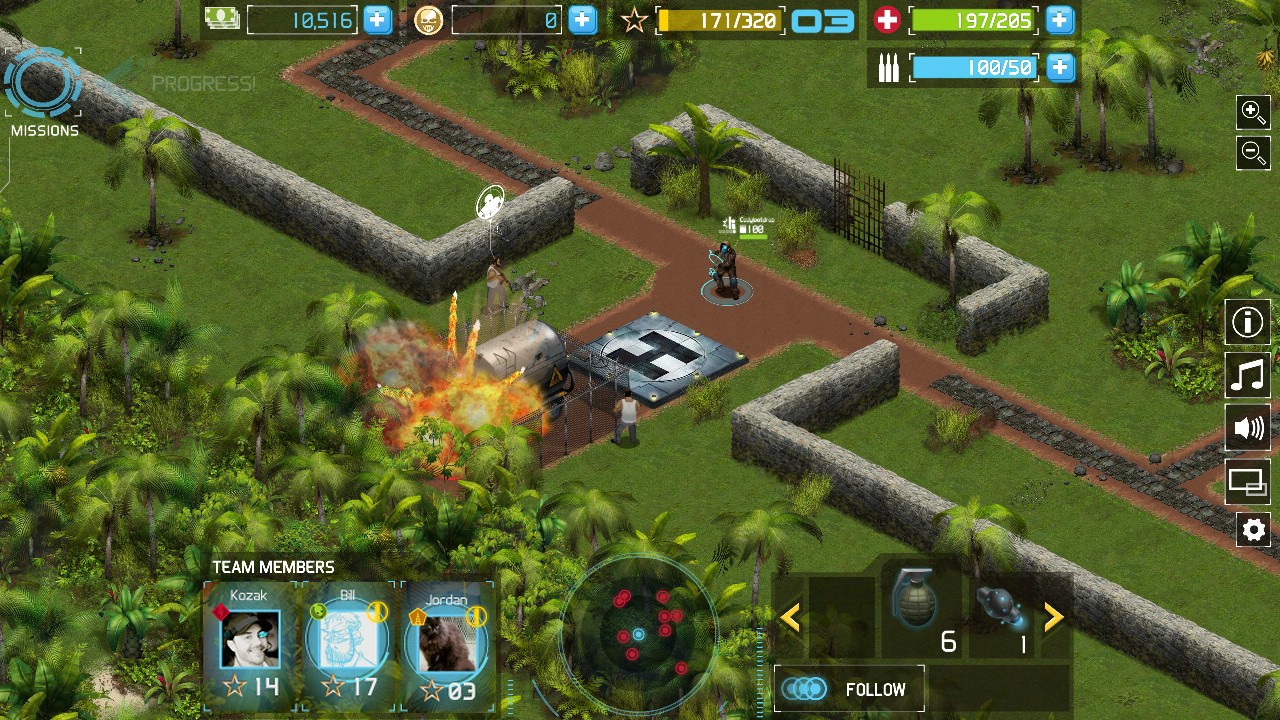This screenshot has height=720, width=1280.
Task: Open the gear settings
Action: coord(1253,529)
